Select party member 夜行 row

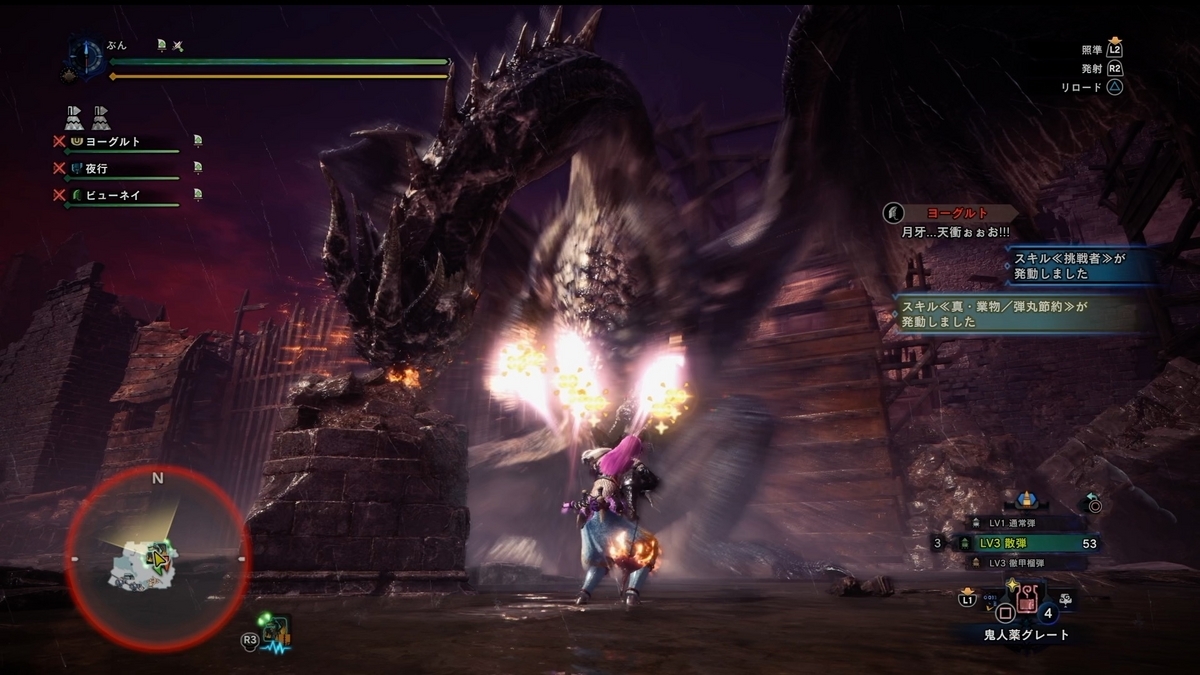pyautogui.click(x=118, y=169)
